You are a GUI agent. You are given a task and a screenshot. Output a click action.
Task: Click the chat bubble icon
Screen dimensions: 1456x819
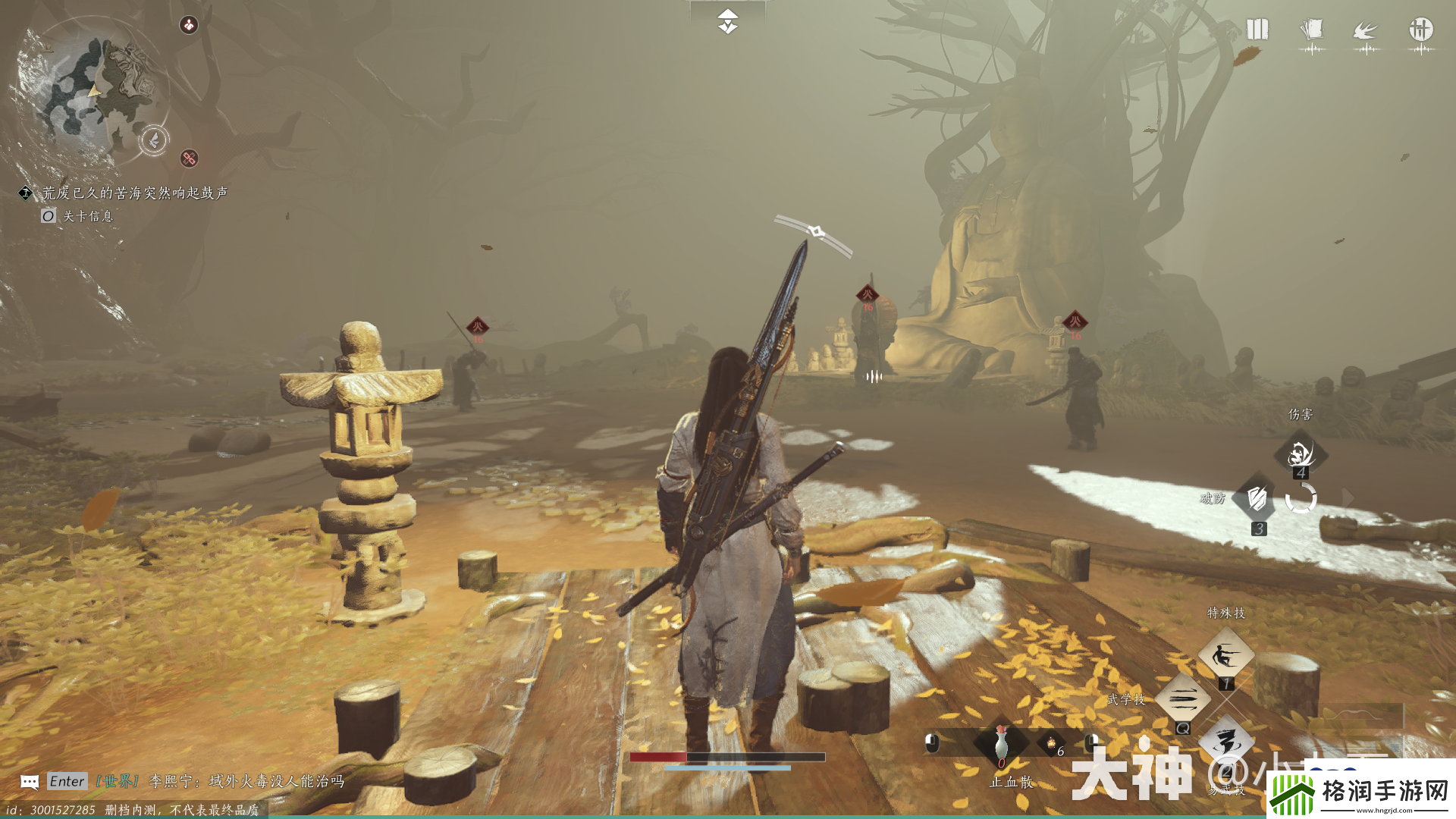(30, 782)
